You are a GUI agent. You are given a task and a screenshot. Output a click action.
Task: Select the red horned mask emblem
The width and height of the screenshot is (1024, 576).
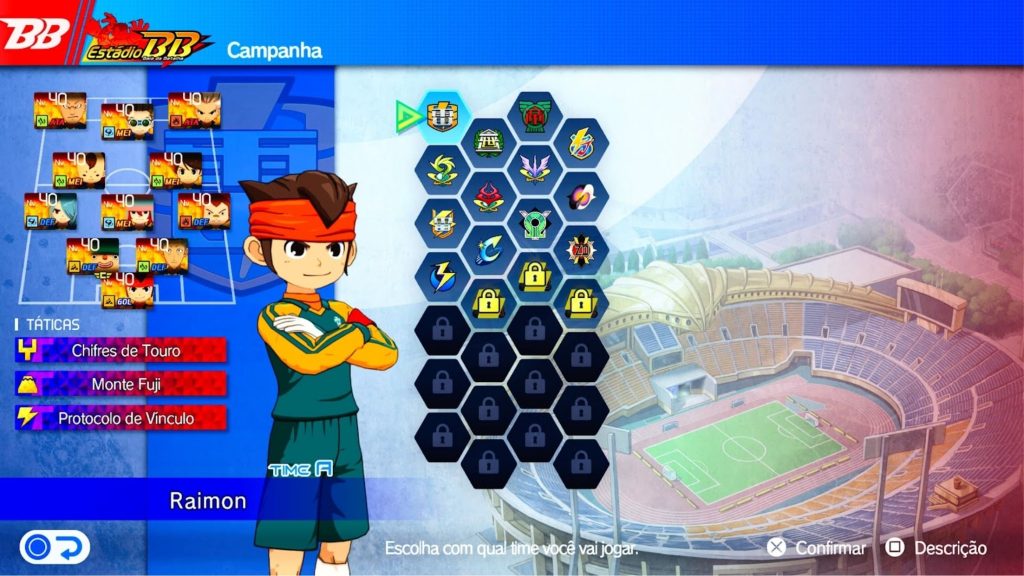coord(489,195)
